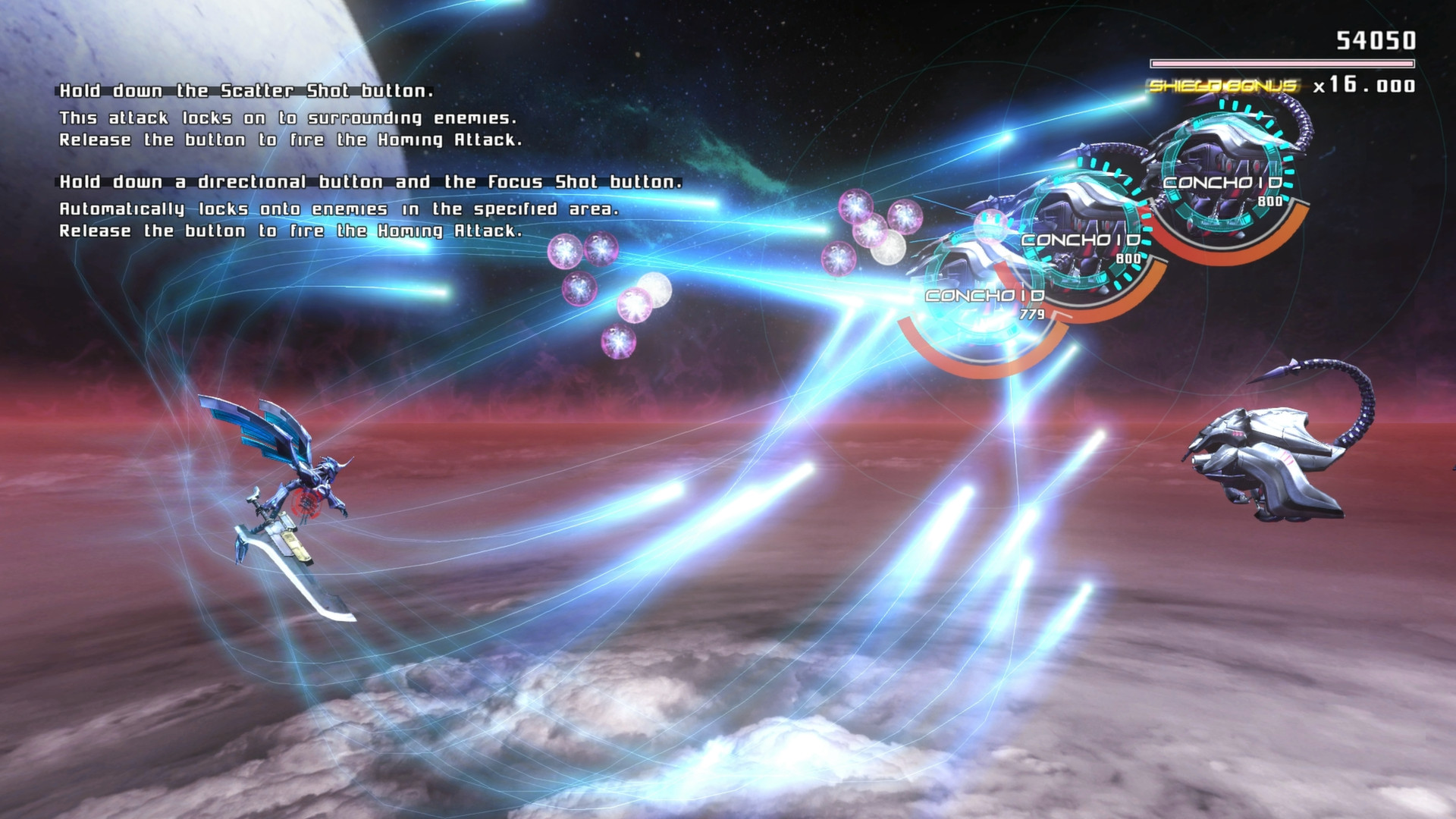The image size is (1456, 819).
Task: Click the pink shield bonus gauge bar
Action: [x=1282, y=64]
